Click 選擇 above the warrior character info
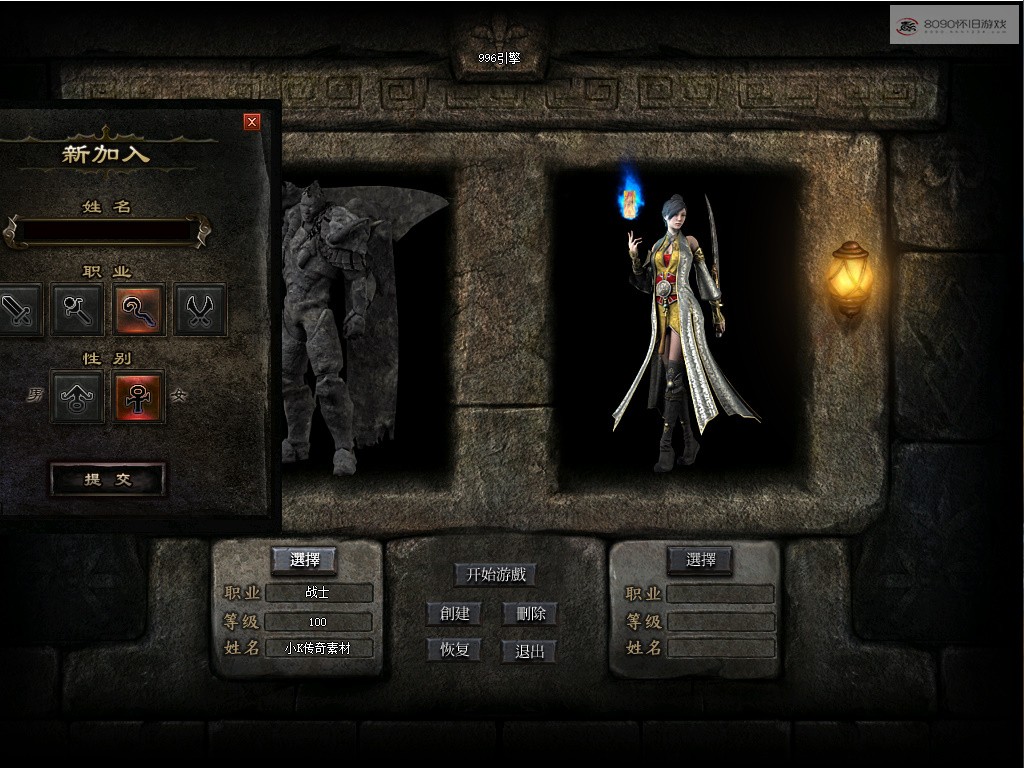The image size is (1024, 768). click(x=304, y=560)
